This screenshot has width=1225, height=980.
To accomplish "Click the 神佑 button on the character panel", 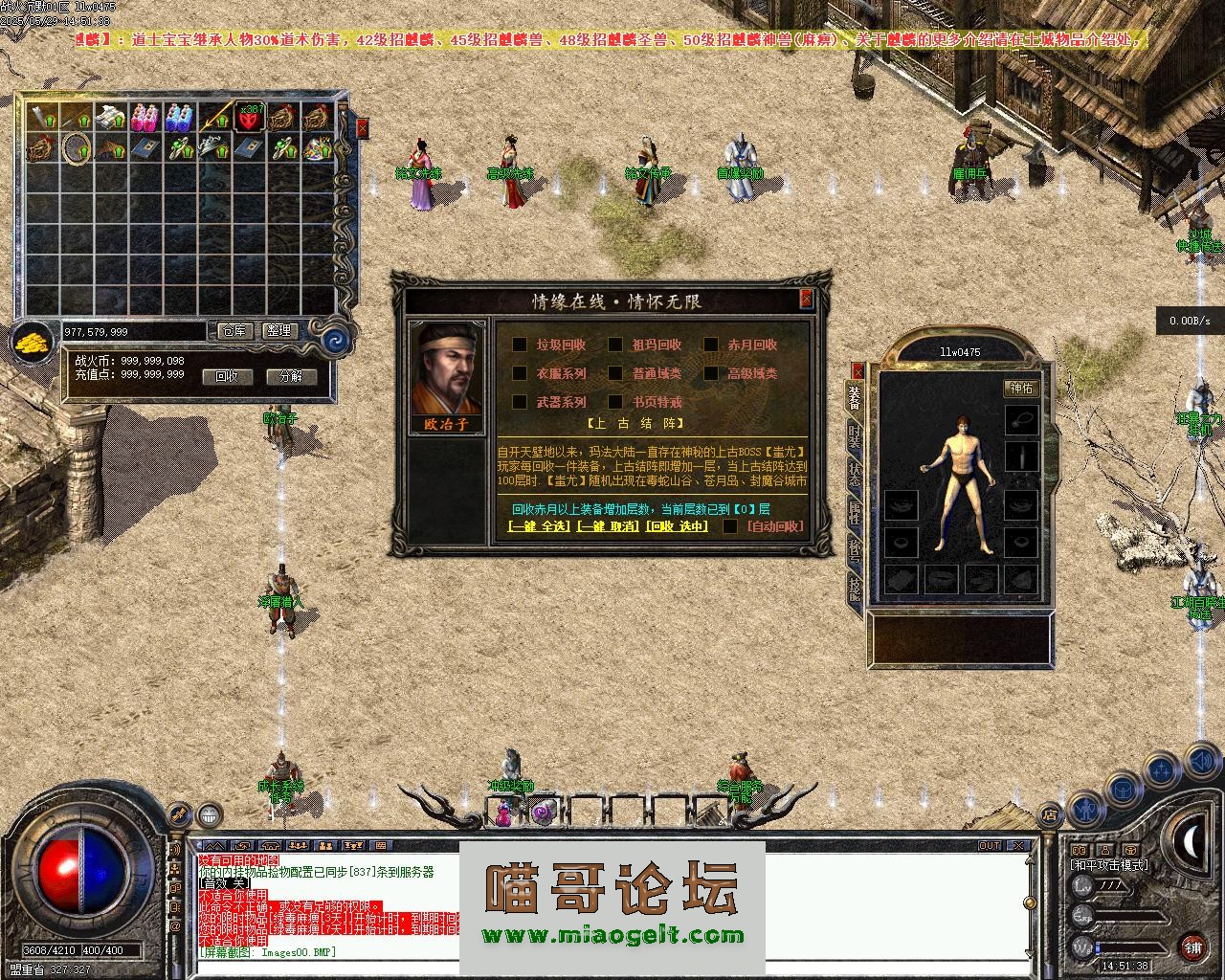I will pos(1022,388).
